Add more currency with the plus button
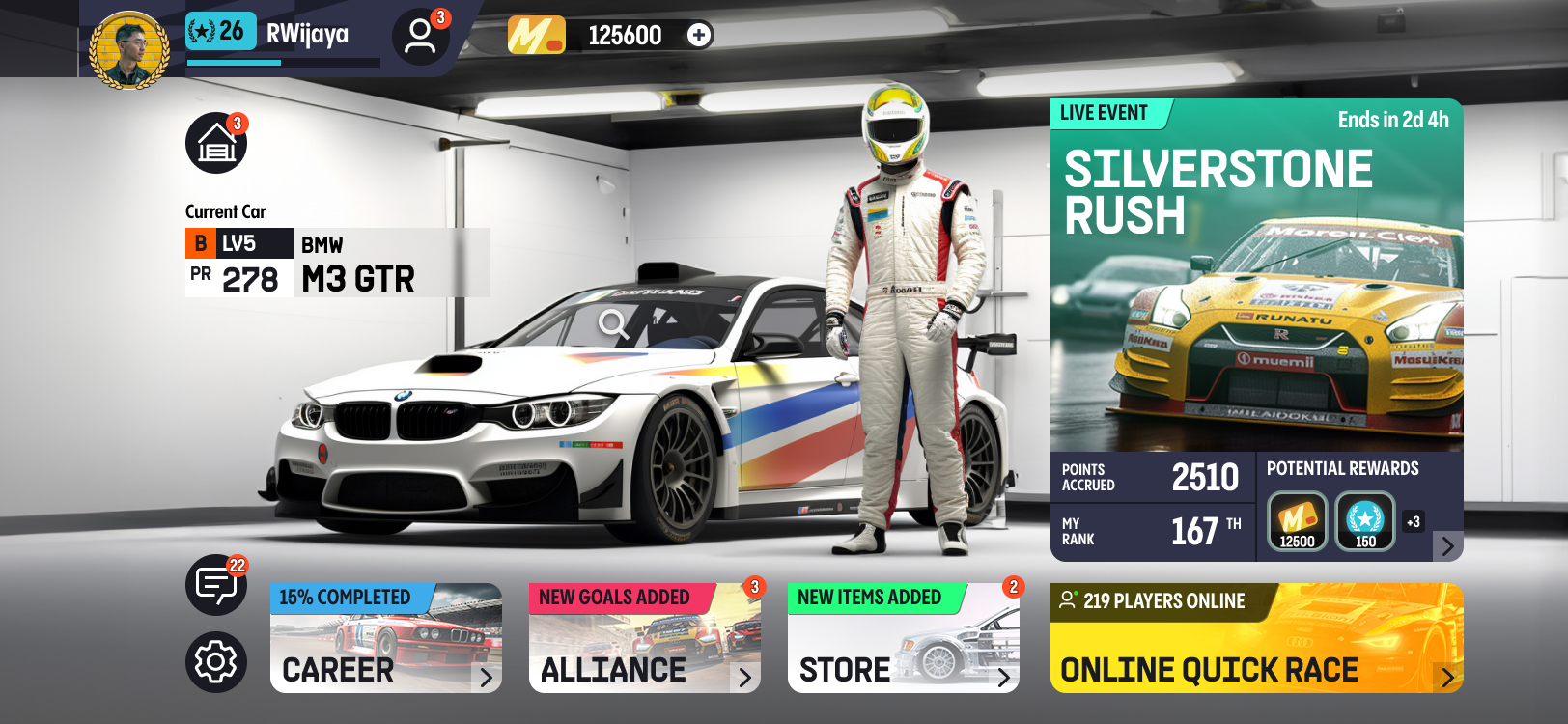Screen dimensions: 1568x724 (699, 36)
